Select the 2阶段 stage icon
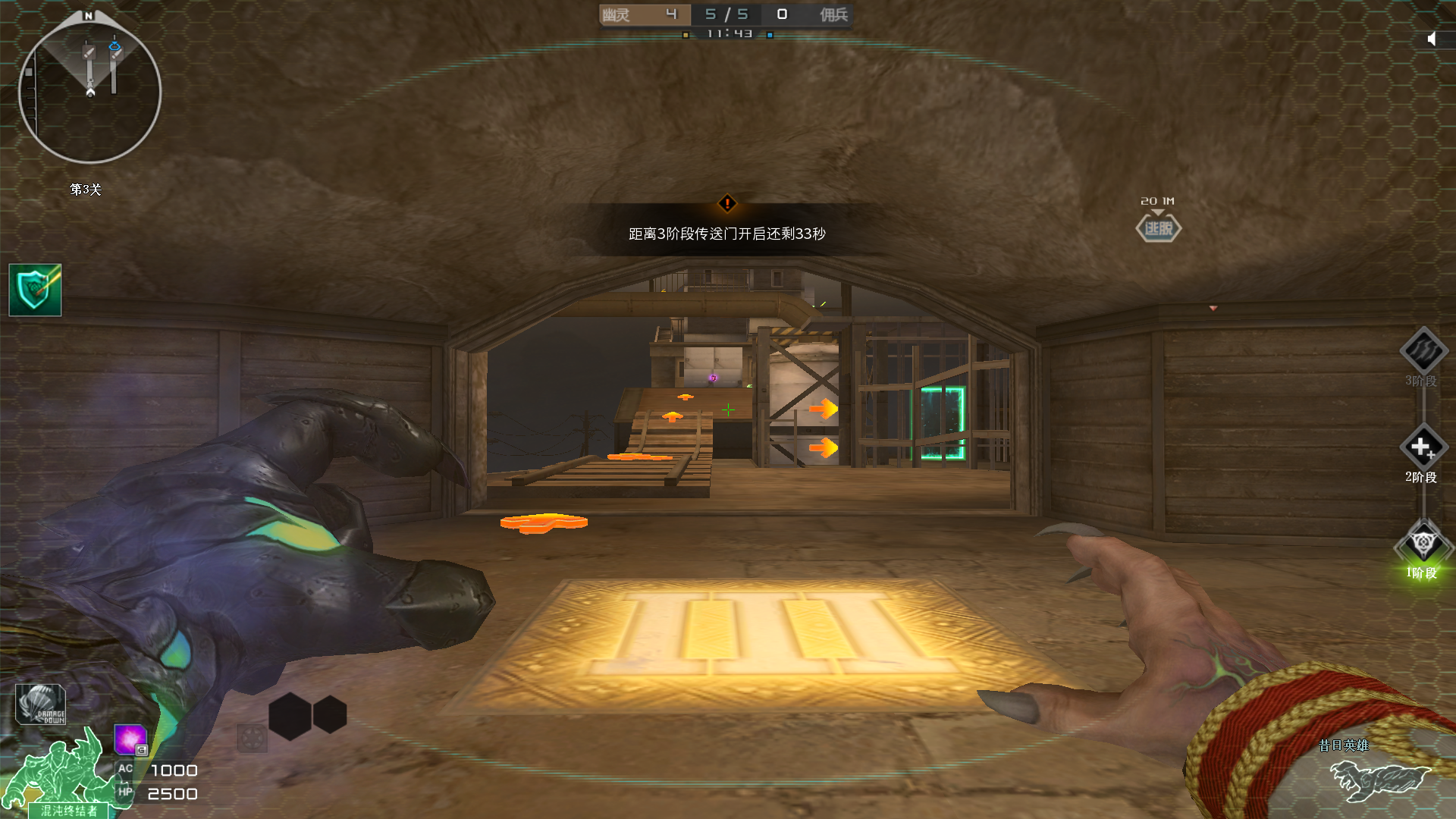This screenshot has height=819, width=1456. (x=1423, y=447)
